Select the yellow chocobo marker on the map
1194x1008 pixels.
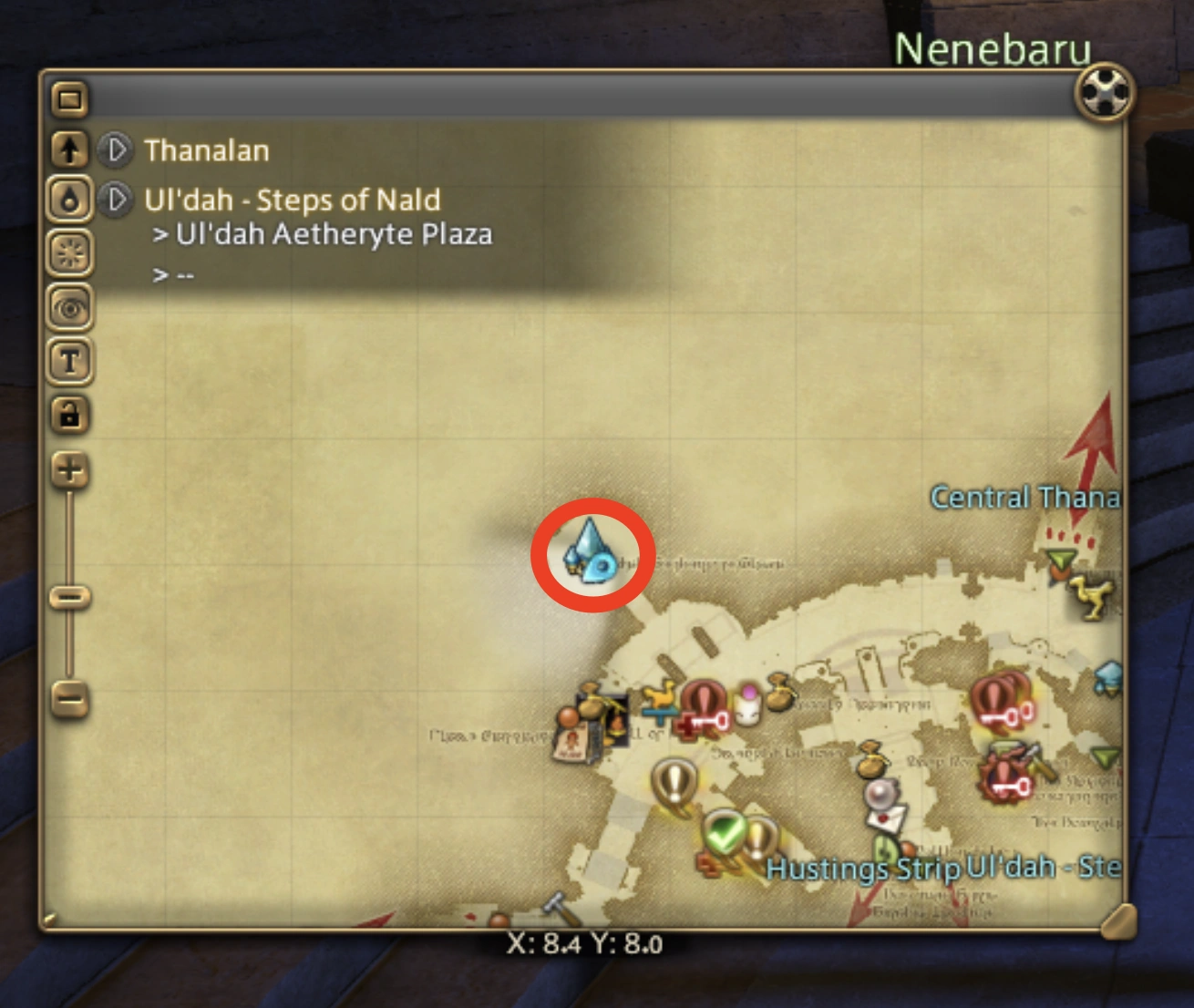[1091, 598]
